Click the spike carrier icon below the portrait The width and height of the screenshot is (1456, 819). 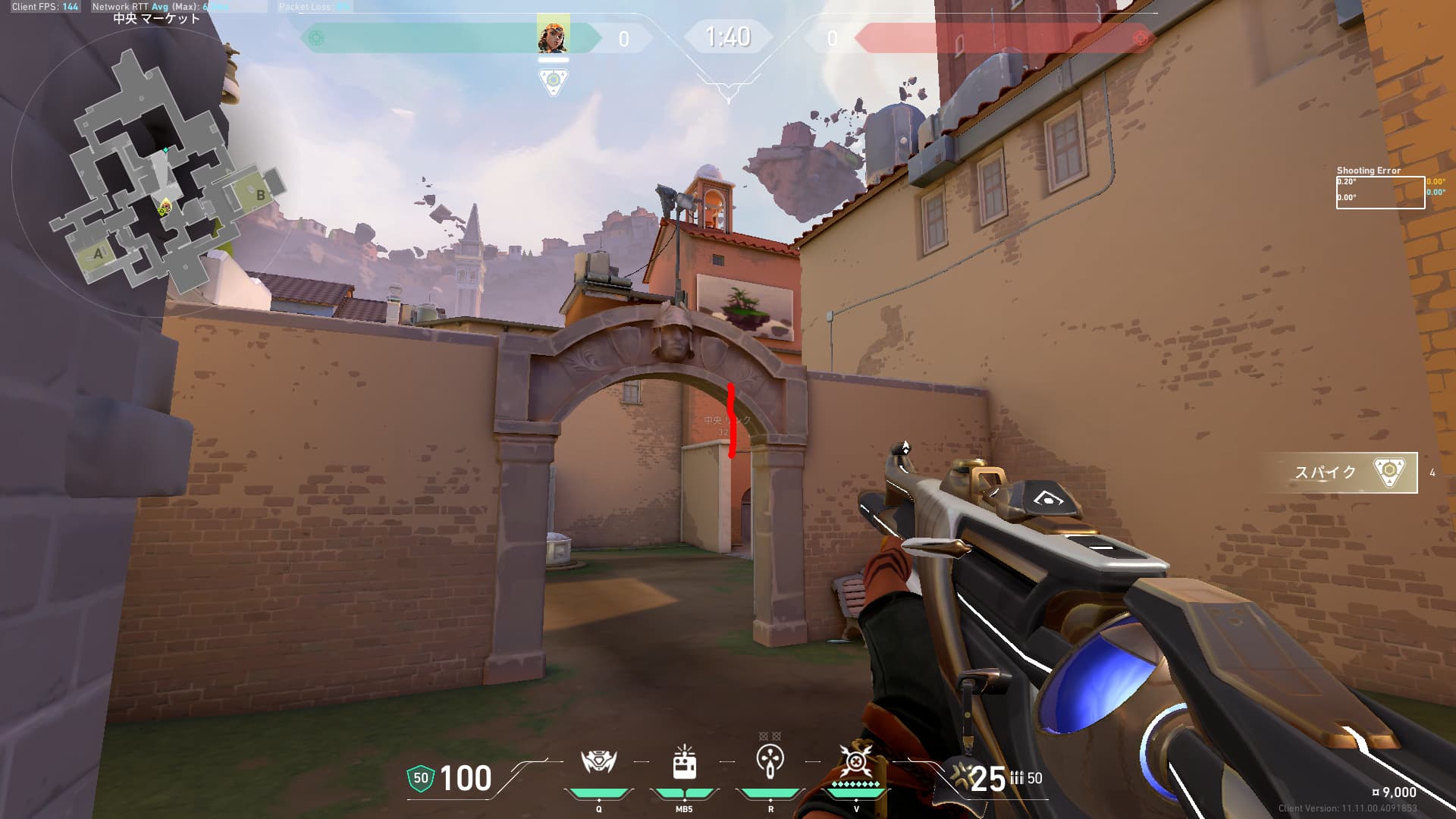tap(553, 81)
